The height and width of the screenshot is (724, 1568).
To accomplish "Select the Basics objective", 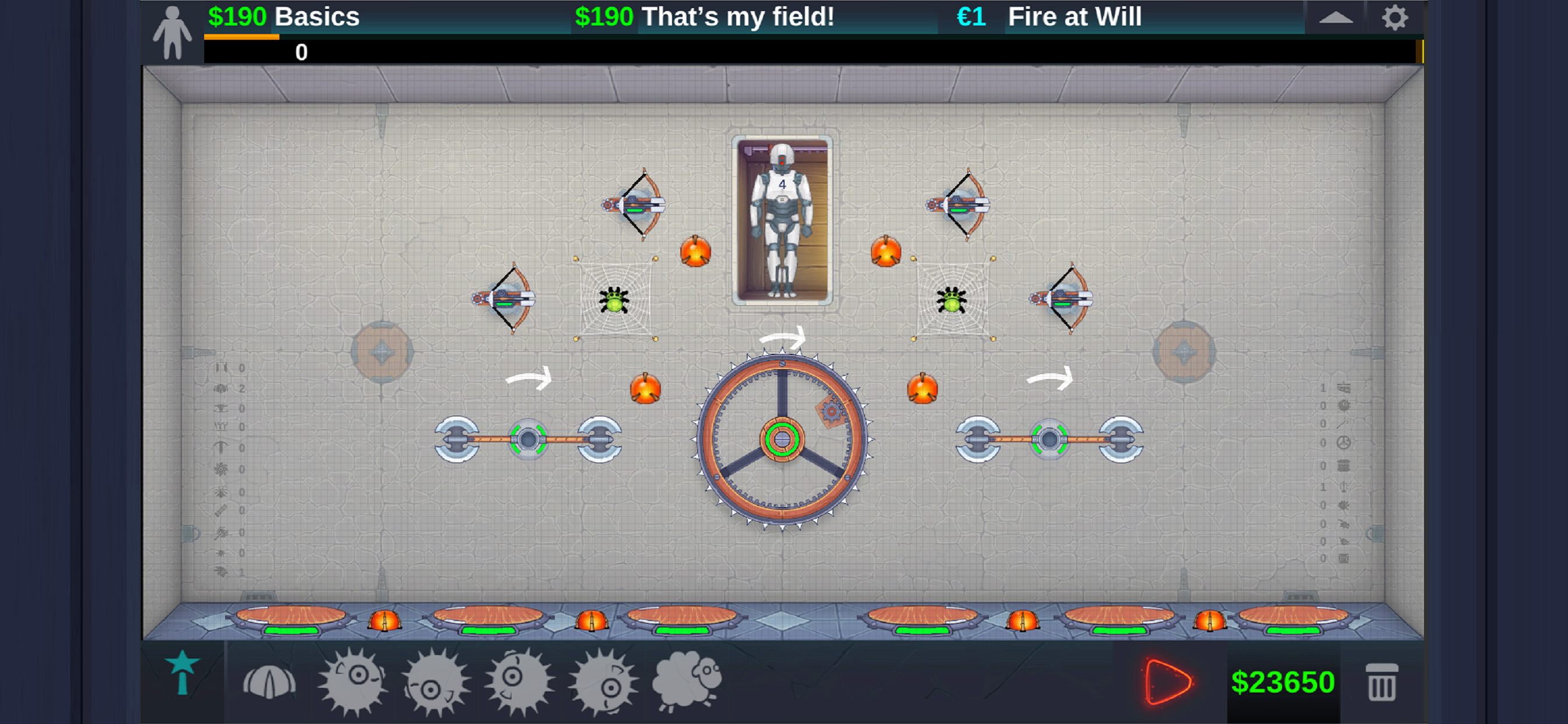I will pyautogui.click(x=283, y=17).
